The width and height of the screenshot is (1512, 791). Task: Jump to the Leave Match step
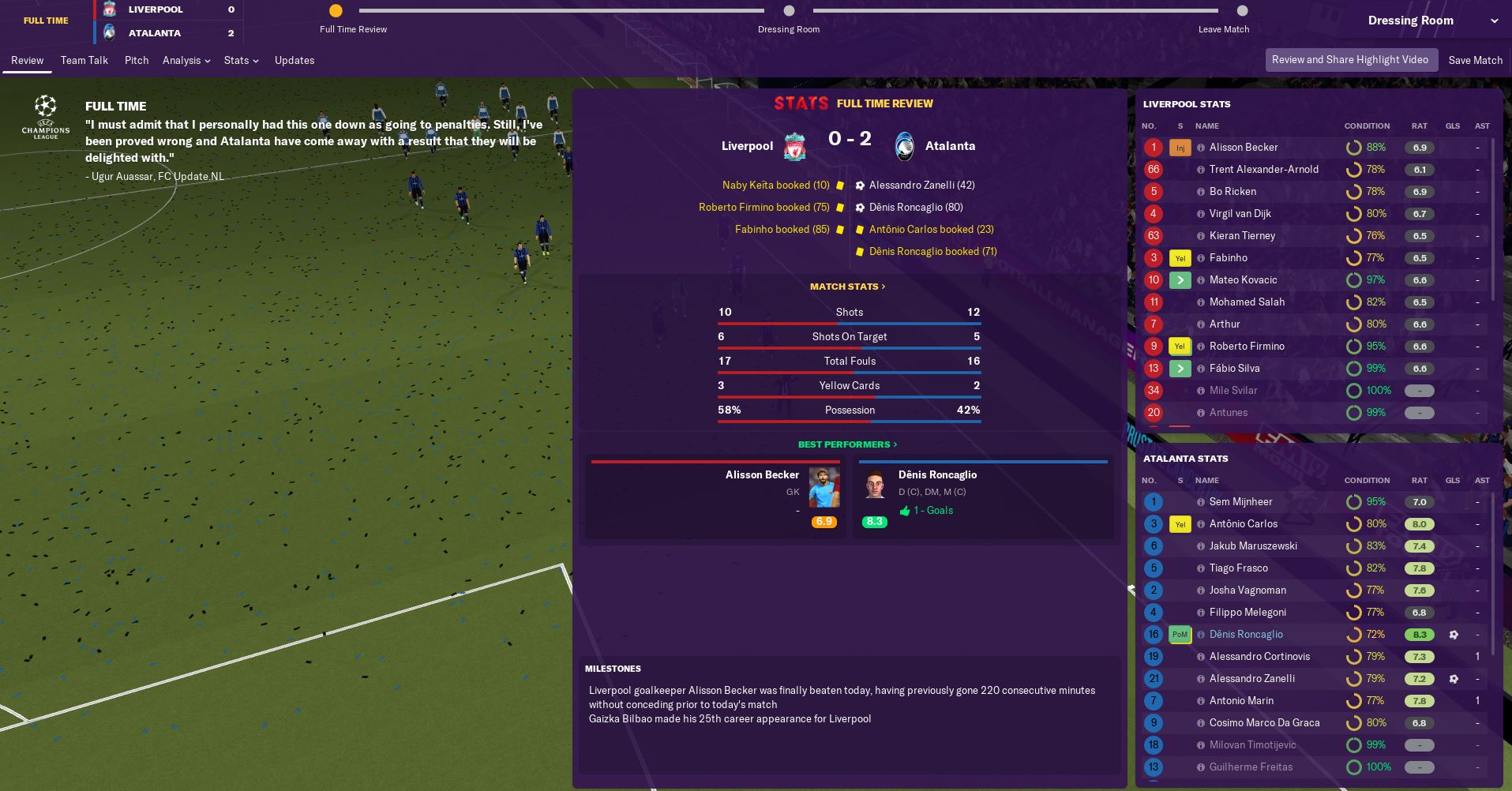coord(1242,11)
